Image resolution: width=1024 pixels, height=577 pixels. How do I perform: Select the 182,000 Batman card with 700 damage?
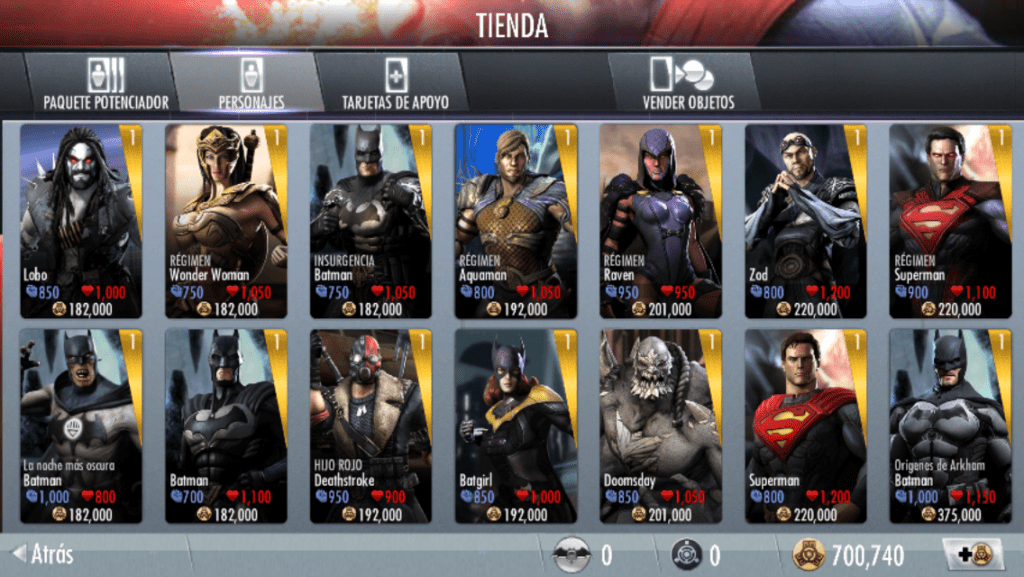226,426
